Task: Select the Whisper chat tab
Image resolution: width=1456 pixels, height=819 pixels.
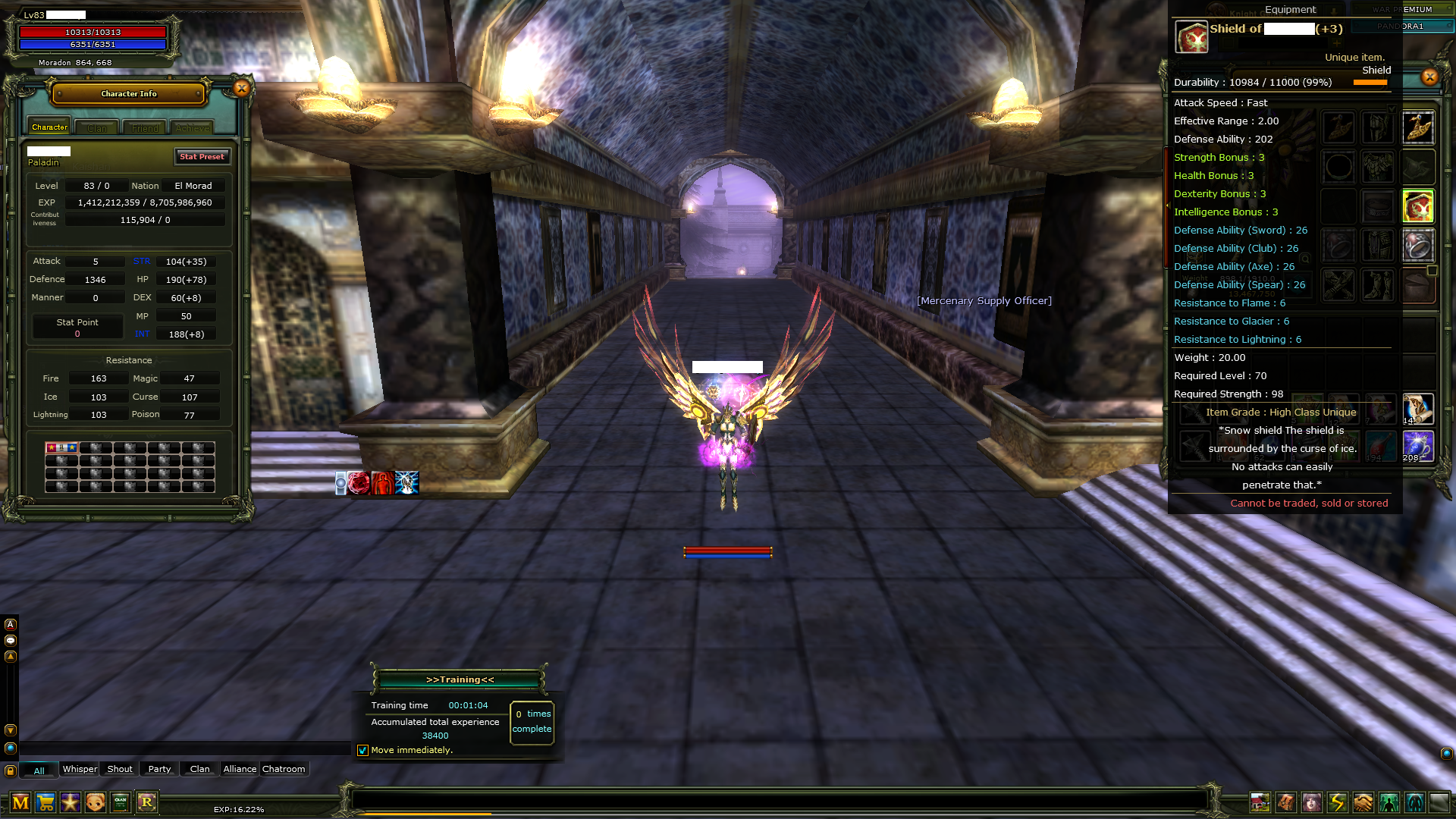Action: (79, 768)
